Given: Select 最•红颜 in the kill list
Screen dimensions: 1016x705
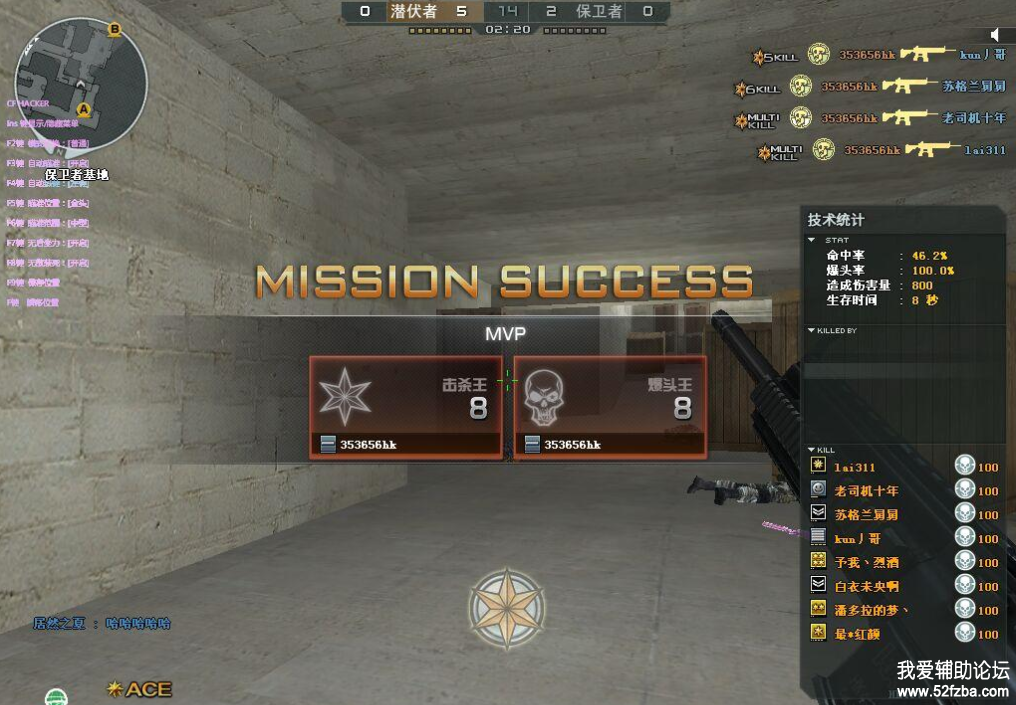Looking at the screenshot, I should tap(860, 633).
